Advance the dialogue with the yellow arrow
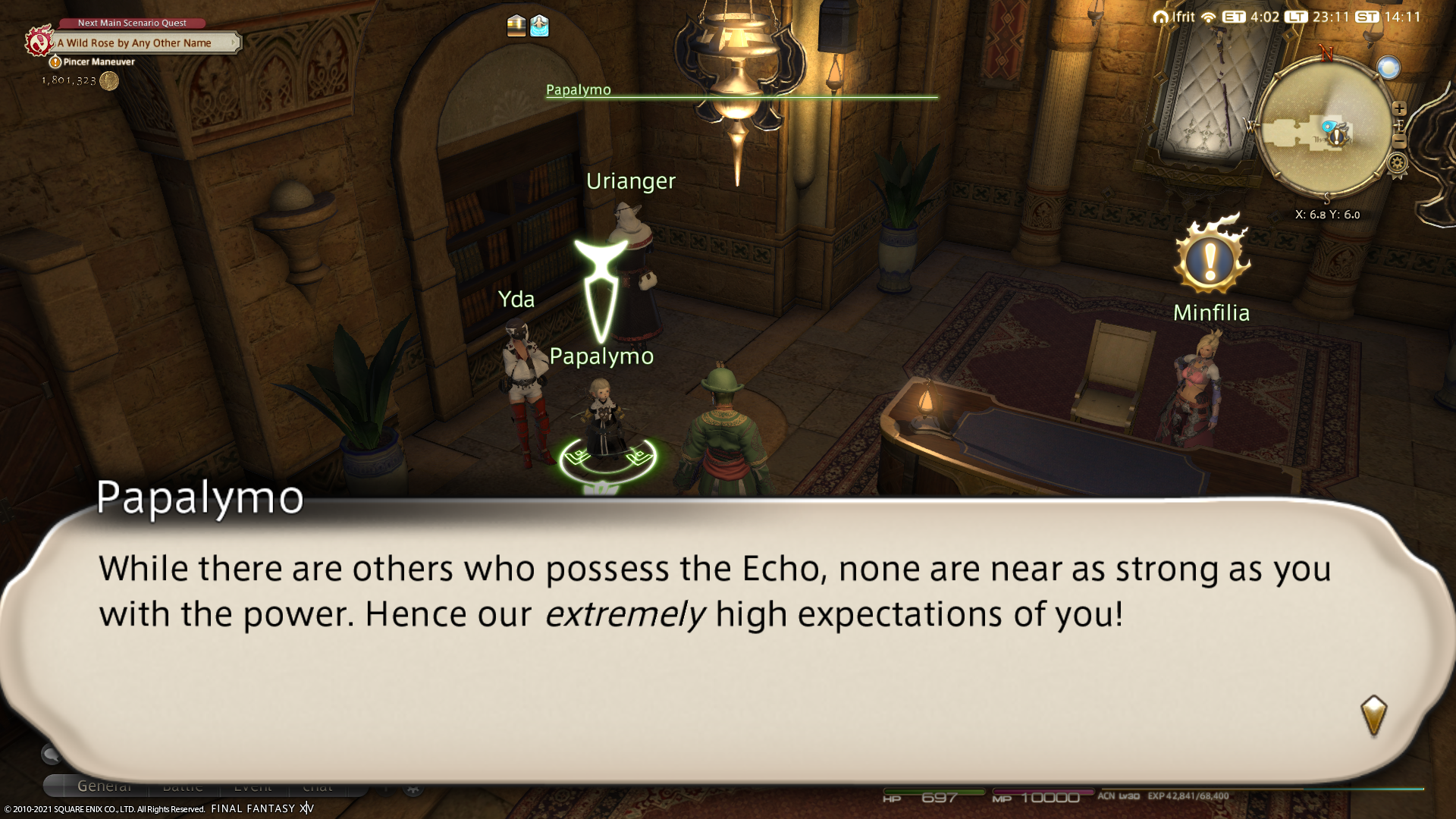Image resolution: width=1456 pixels, height=819 pixels. tap(1373, 714)
